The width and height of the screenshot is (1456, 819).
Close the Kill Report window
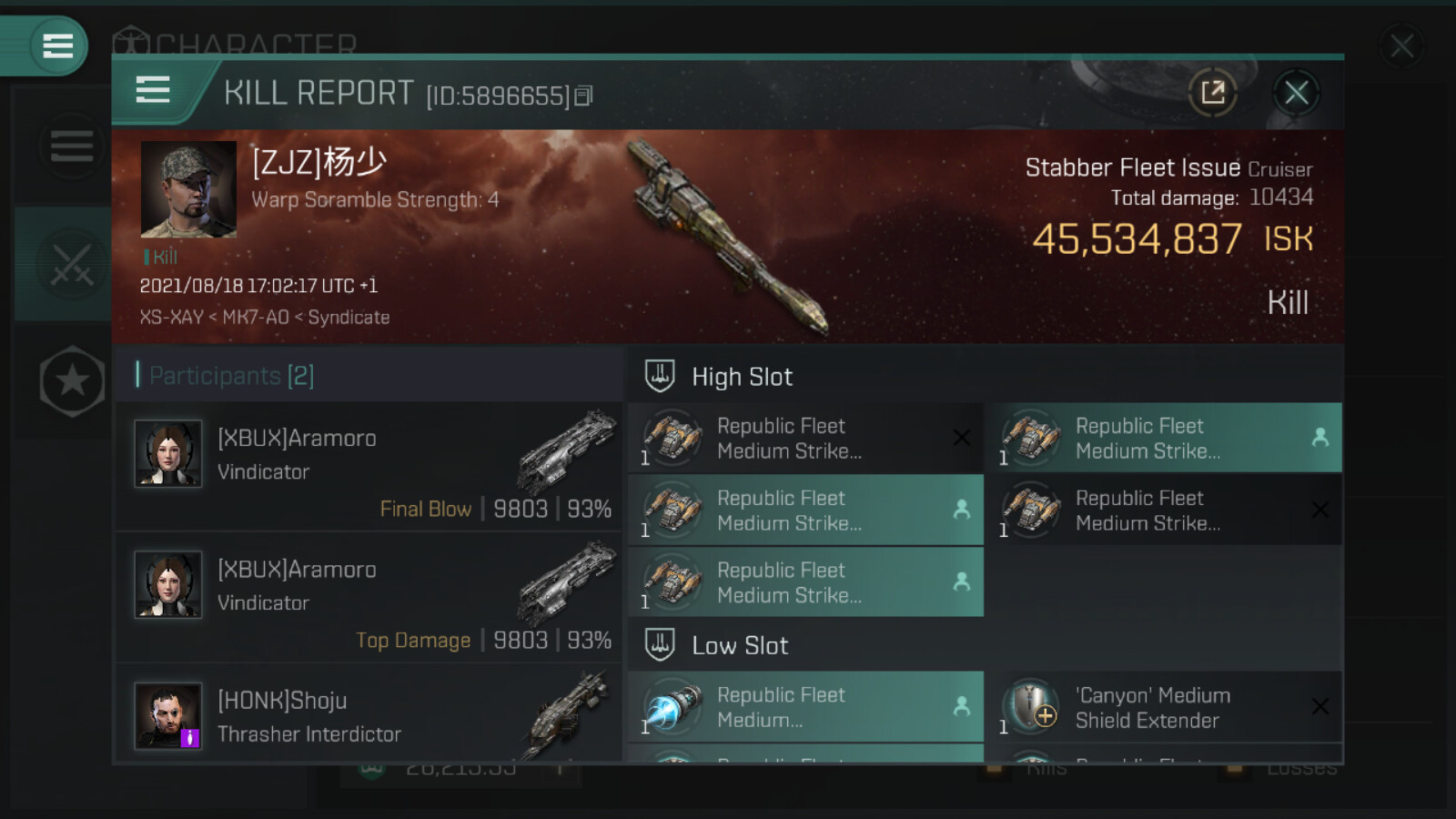(1296, 92)
